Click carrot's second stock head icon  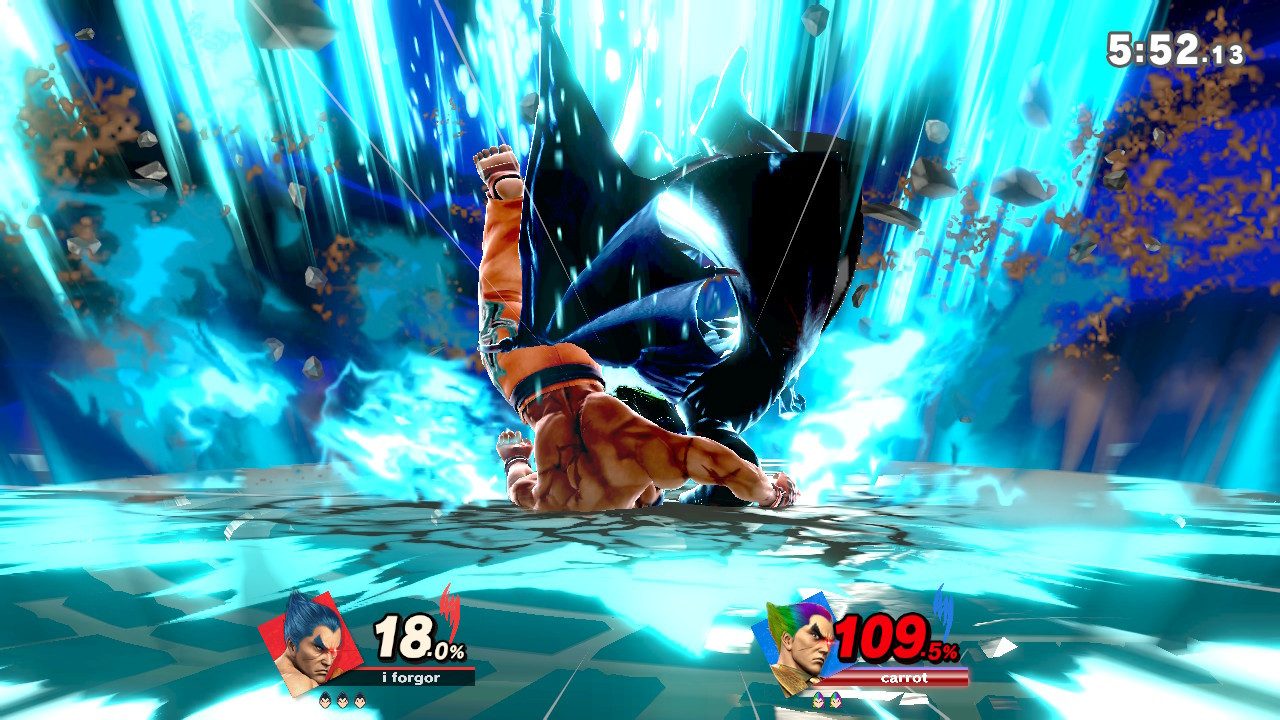click(x=837, y=699)
